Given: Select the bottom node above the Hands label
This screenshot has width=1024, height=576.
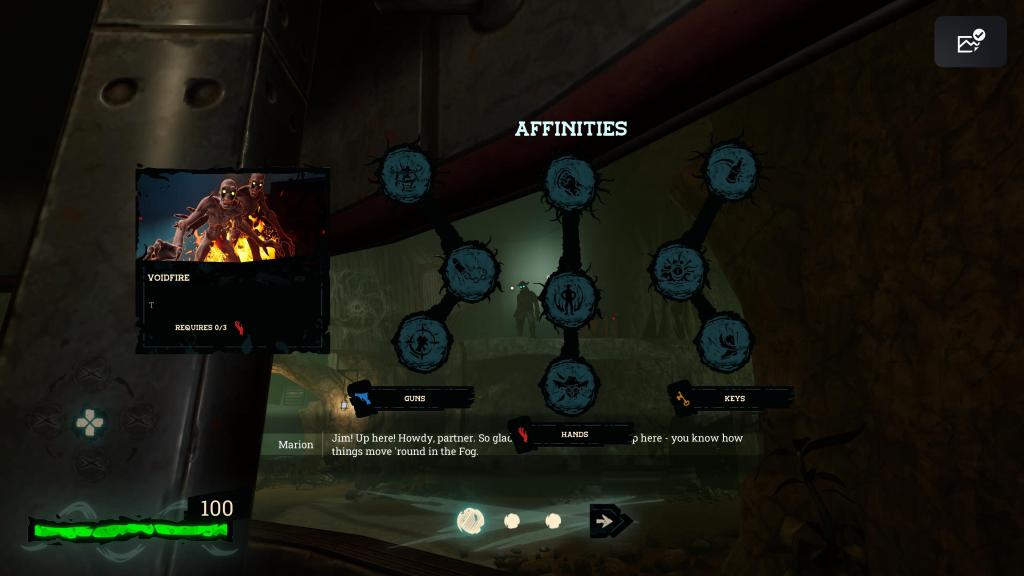Looking at the screenshot, I should coord(570,382).
